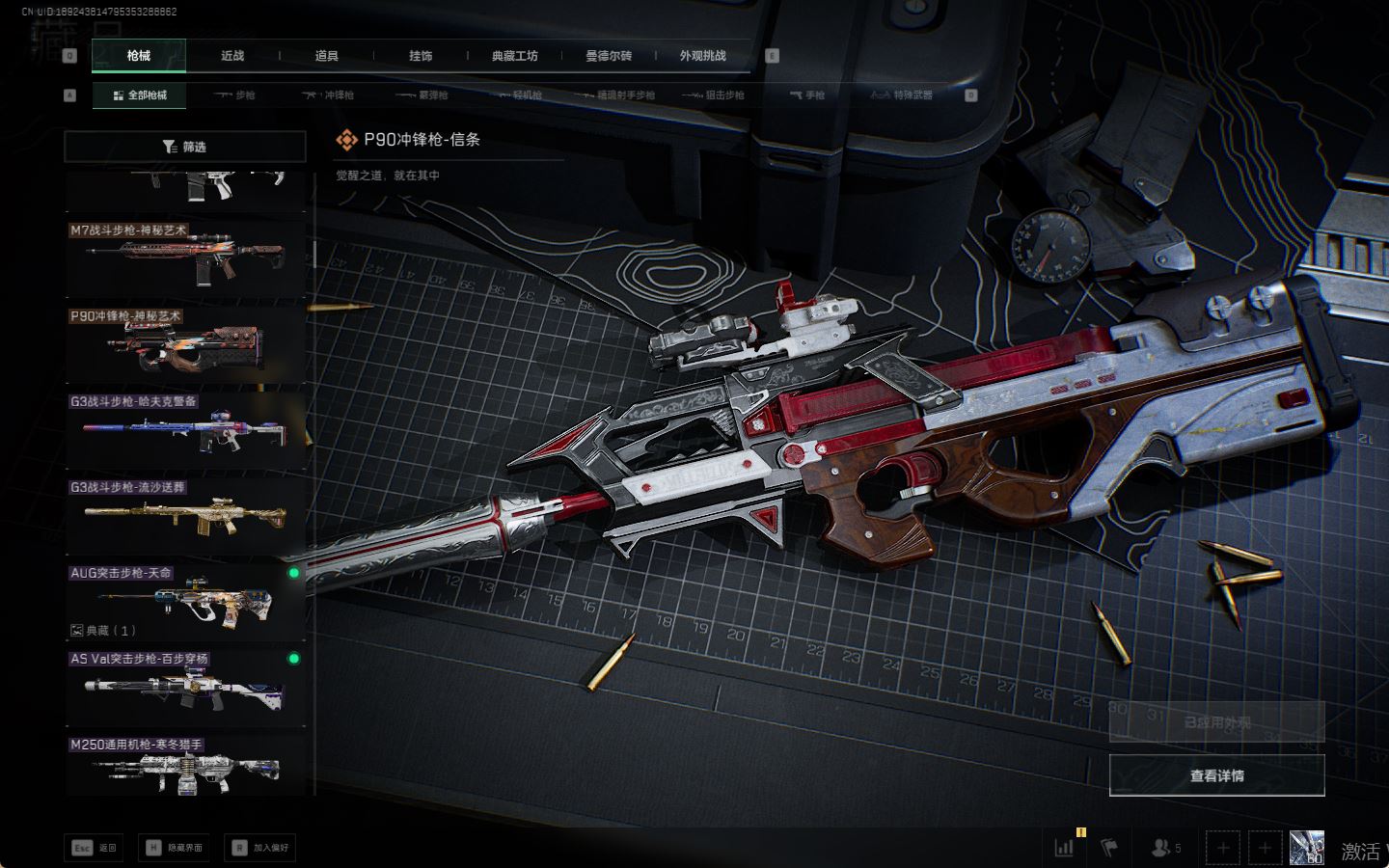Switch to the 近战 melee tab
Screen dimensions: 1389x868
pos(232,56)
